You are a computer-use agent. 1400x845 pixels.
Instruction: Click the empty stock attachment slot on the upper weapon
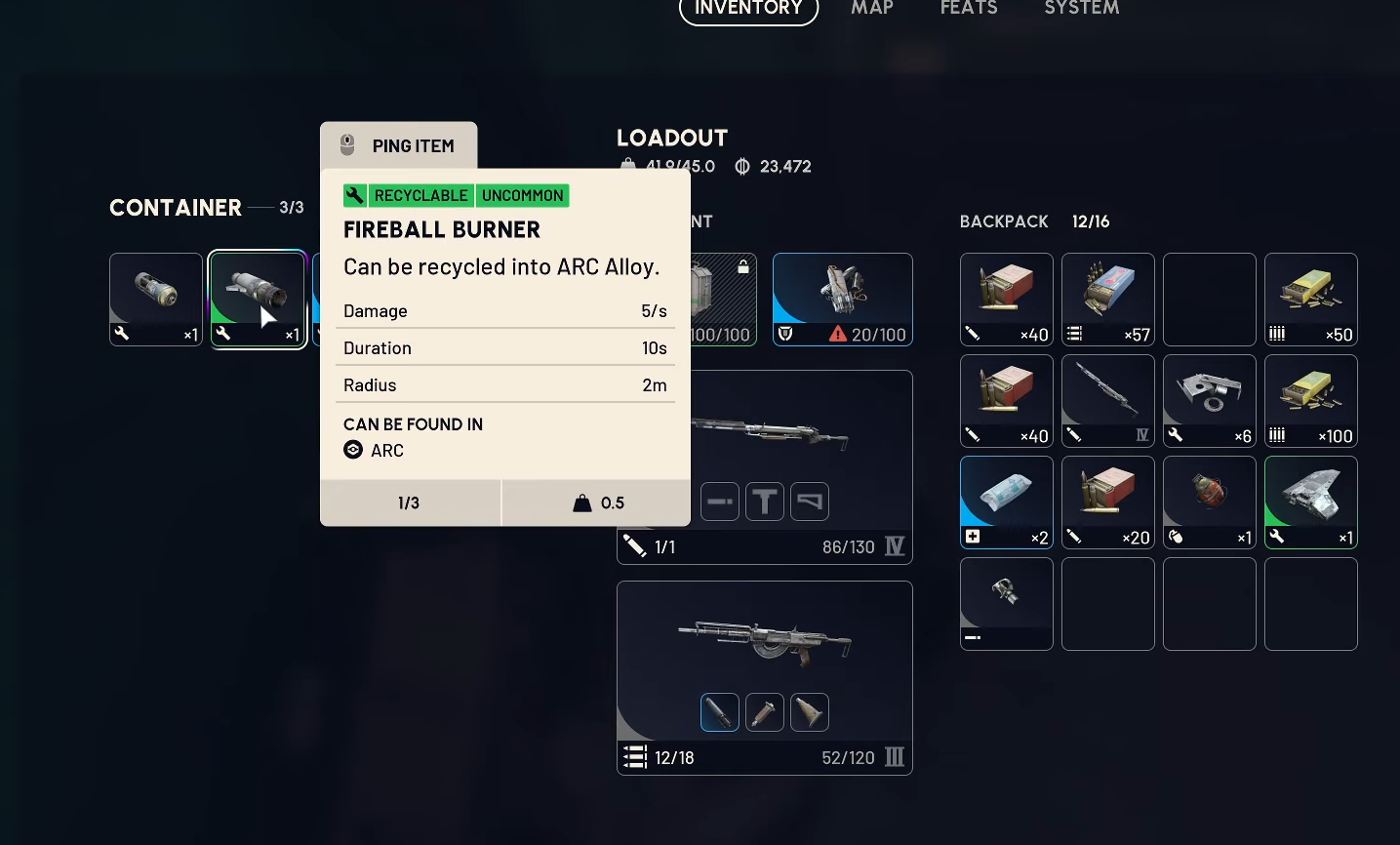[810, 502]
